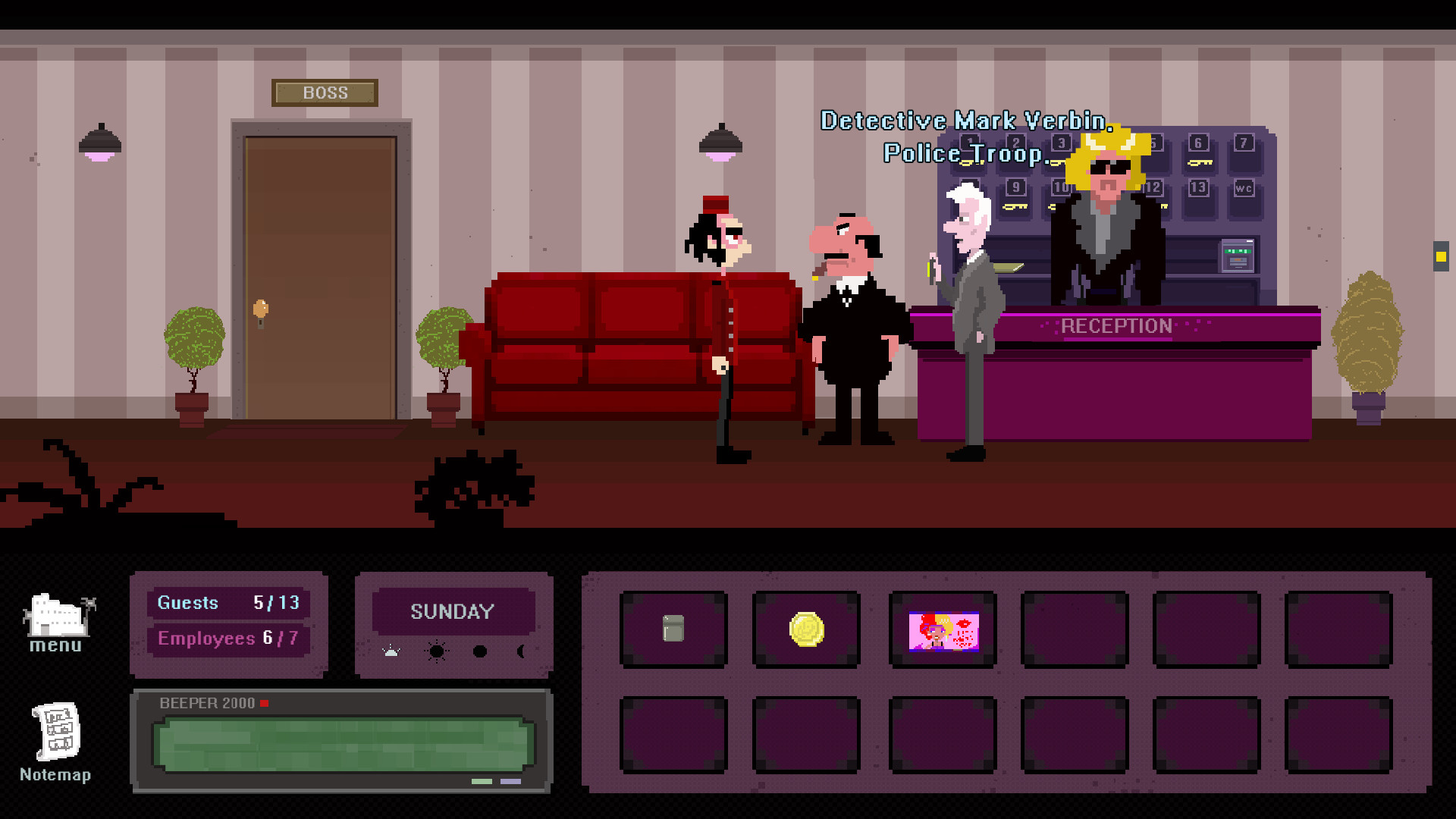Image resolution: width=1456 pixels, height=819 pixels.
Task: Select the pinup postcard inventory item
Action: pos(942,631)
